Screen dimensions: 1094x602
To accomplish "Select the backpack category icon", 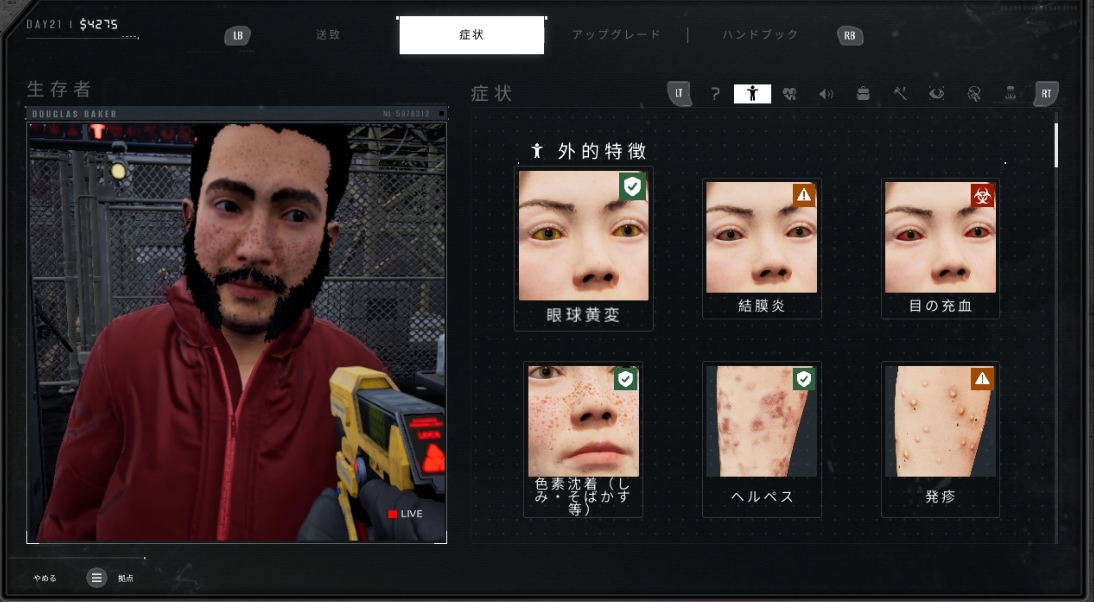I will pos(863,94).
